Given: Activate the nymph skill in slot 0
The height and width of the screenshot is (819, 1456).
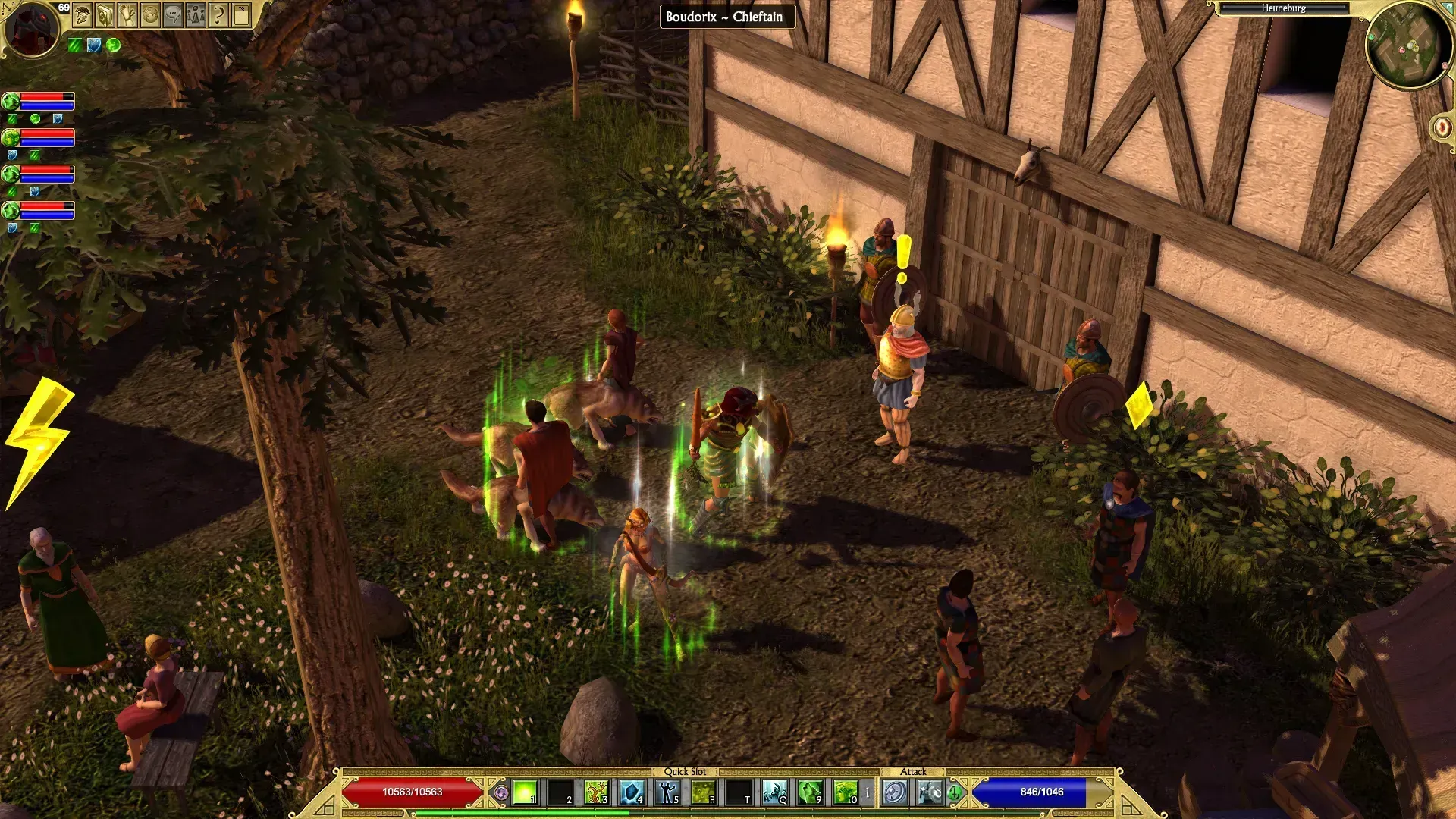Looking at the screenshot, I should point(845,792).
